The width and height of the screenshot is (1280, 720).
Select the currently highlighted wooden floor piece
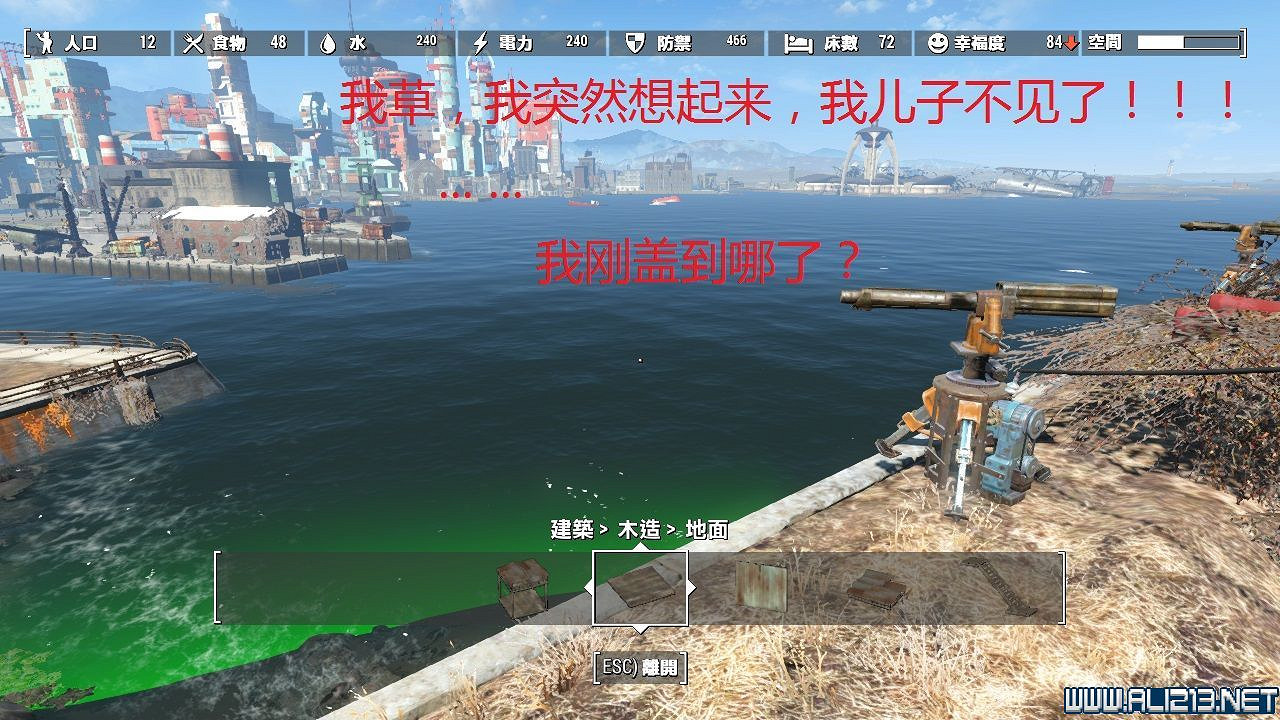click(639, 587)
